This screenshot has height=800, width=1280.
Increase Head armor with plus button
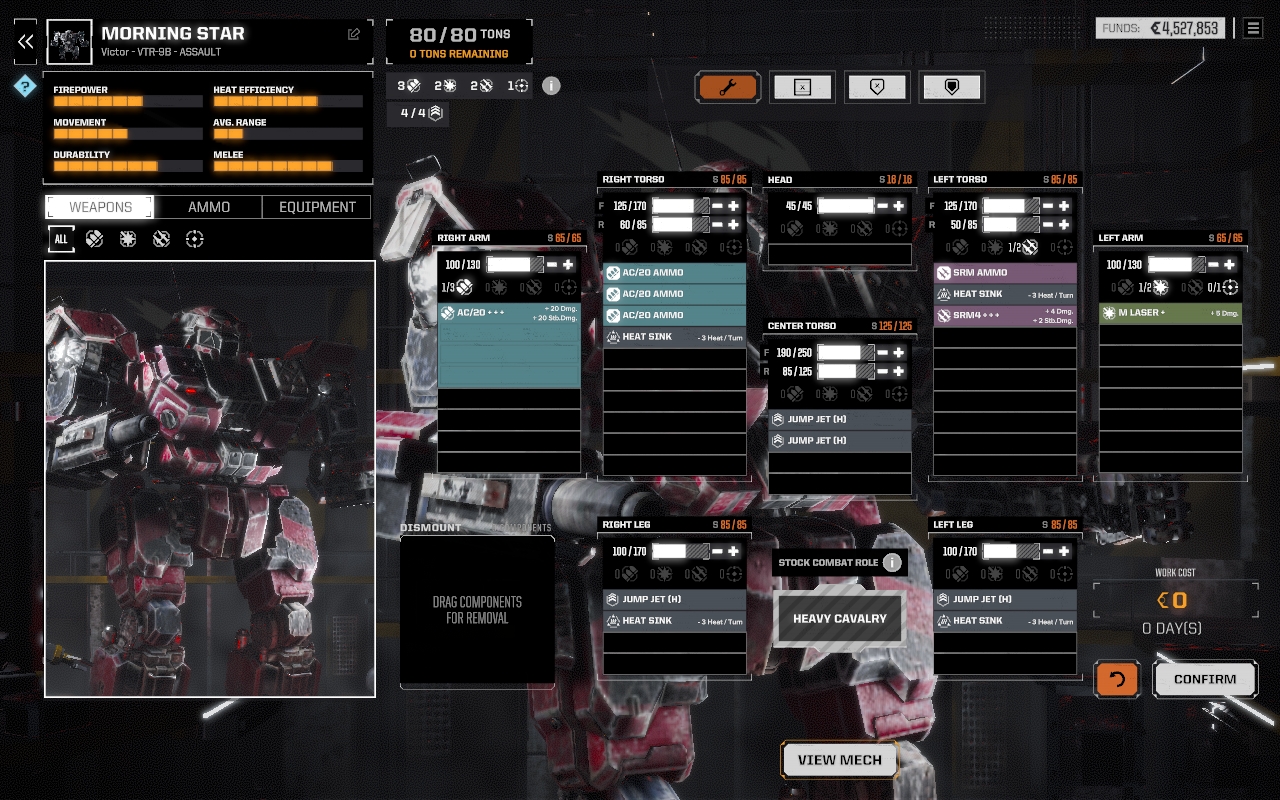click(x=898, y=206)
